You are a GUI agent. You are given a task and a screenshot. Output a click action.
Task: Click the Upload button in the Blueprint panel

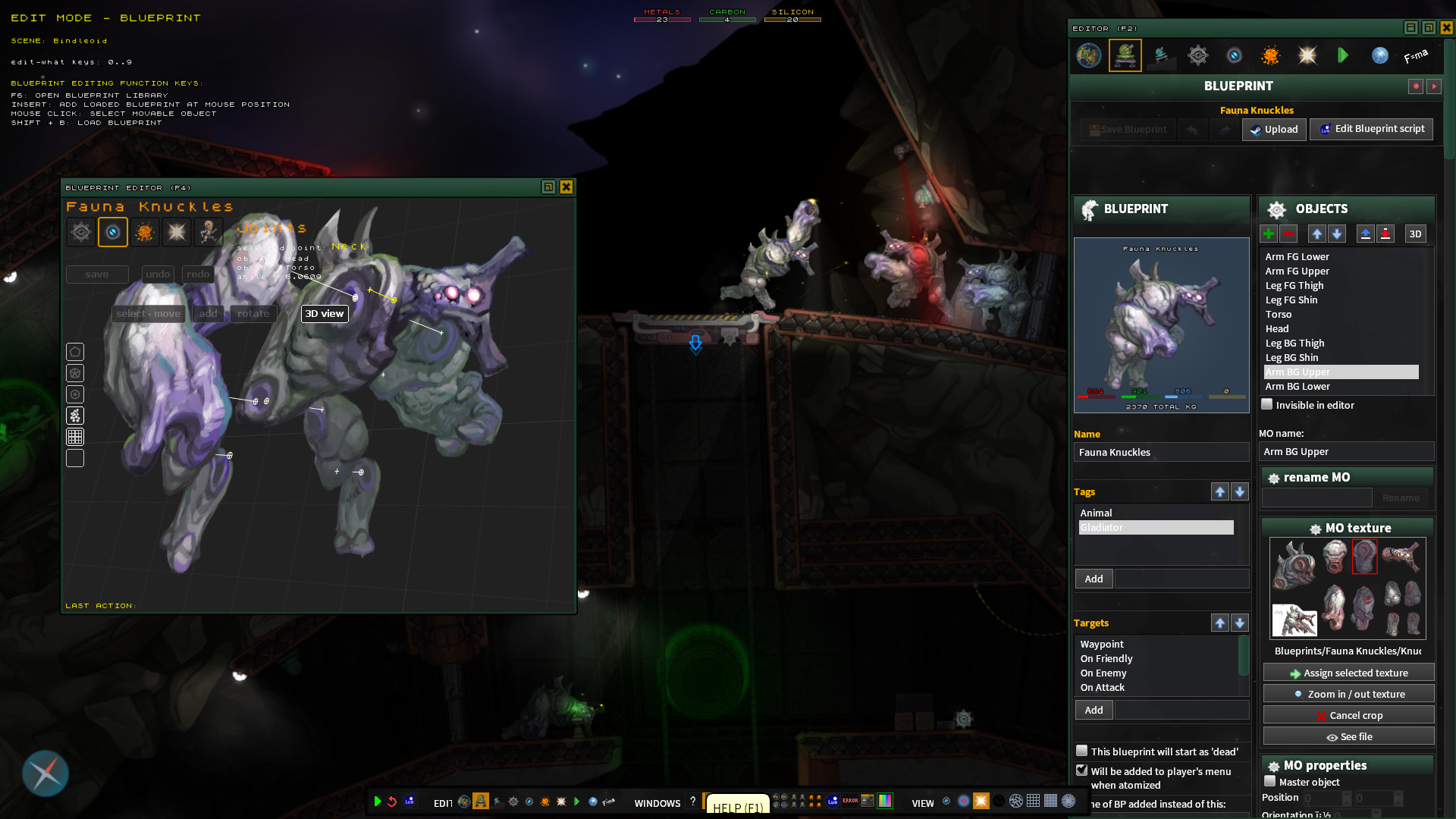(1274, 130)
